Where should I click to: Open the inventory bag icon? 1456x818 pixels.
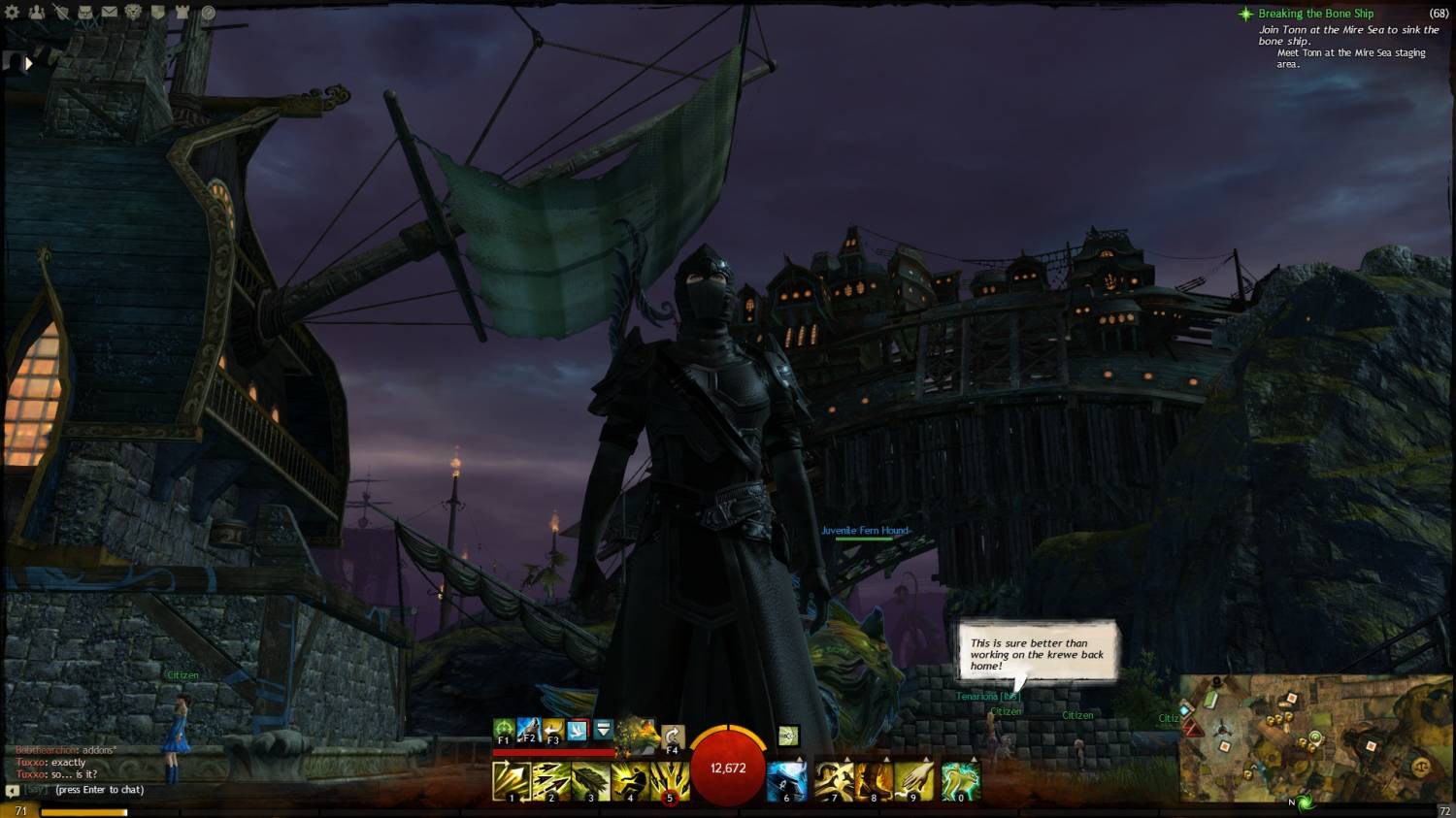coord(85,13)
